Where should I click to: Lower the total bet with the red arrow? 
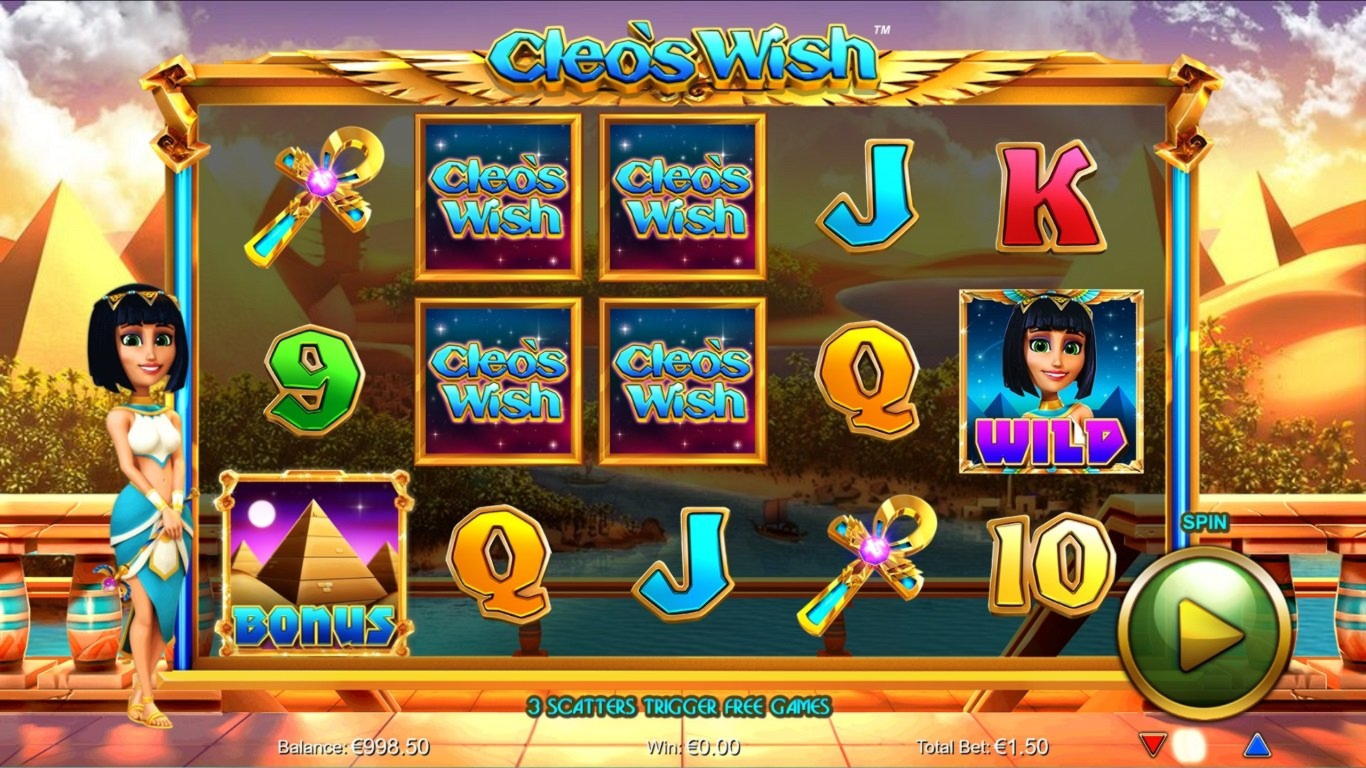tap(1153, 745)
